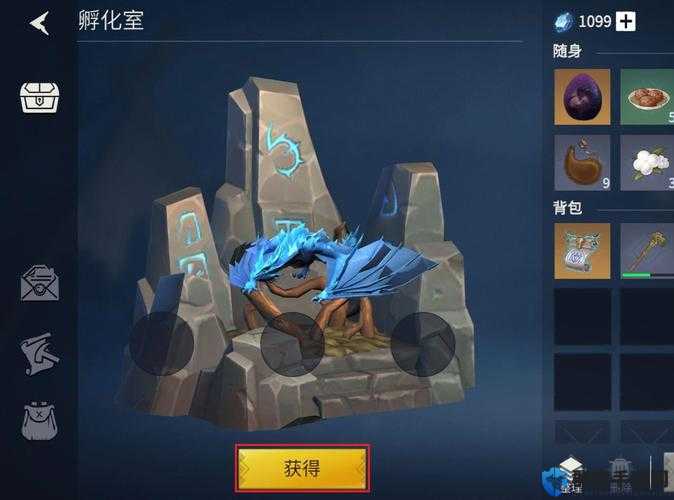Select the anvil crafting sidebar icon
Image resolution: width=674 pixels, height=500 pixels.
coord(39,354)
